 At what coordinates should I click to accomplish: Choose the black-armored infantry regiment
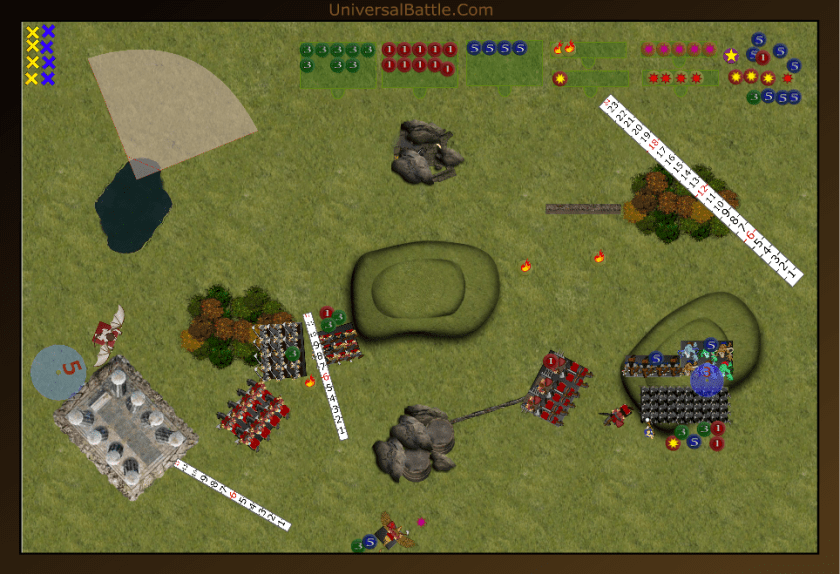(x=684, y=404)
